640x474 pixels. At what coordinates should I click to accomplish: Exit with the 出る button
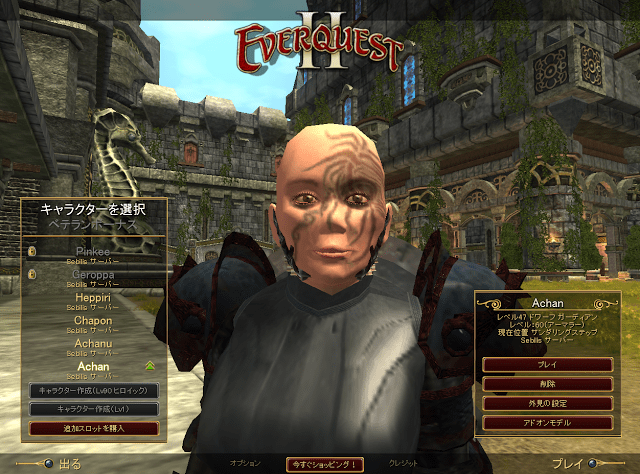(60, 464)
